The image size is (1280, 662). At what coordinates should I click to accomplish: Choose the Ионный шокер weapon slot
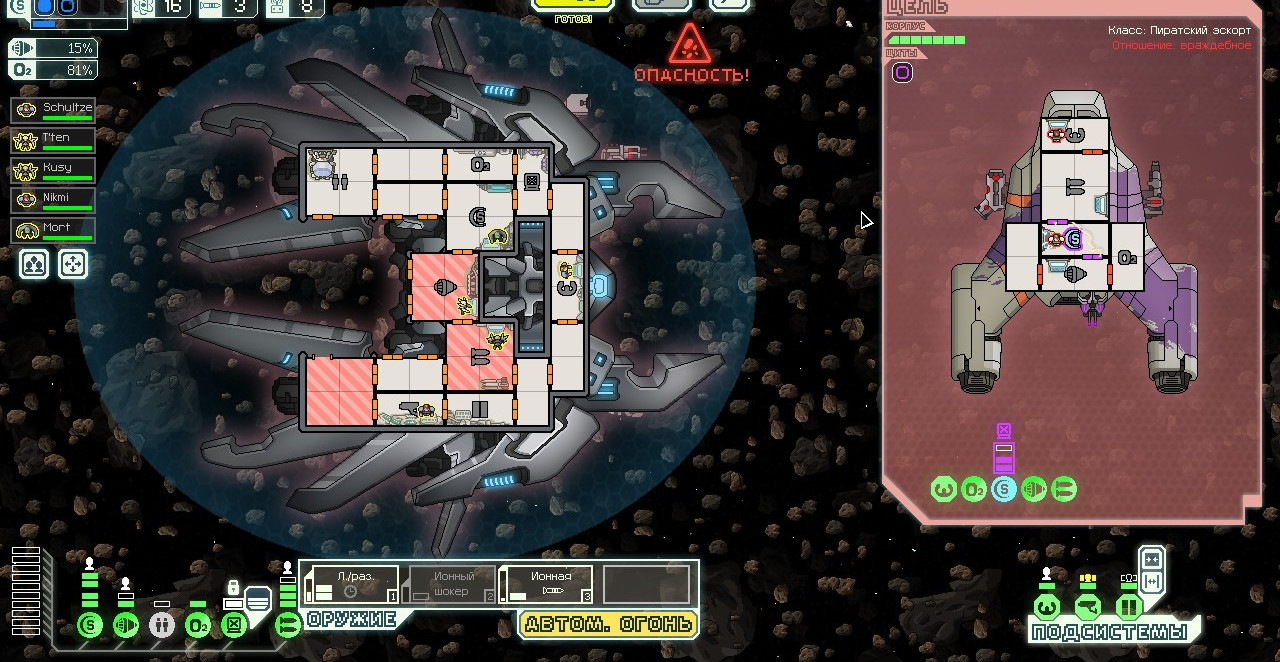click(x=449, y=584)
